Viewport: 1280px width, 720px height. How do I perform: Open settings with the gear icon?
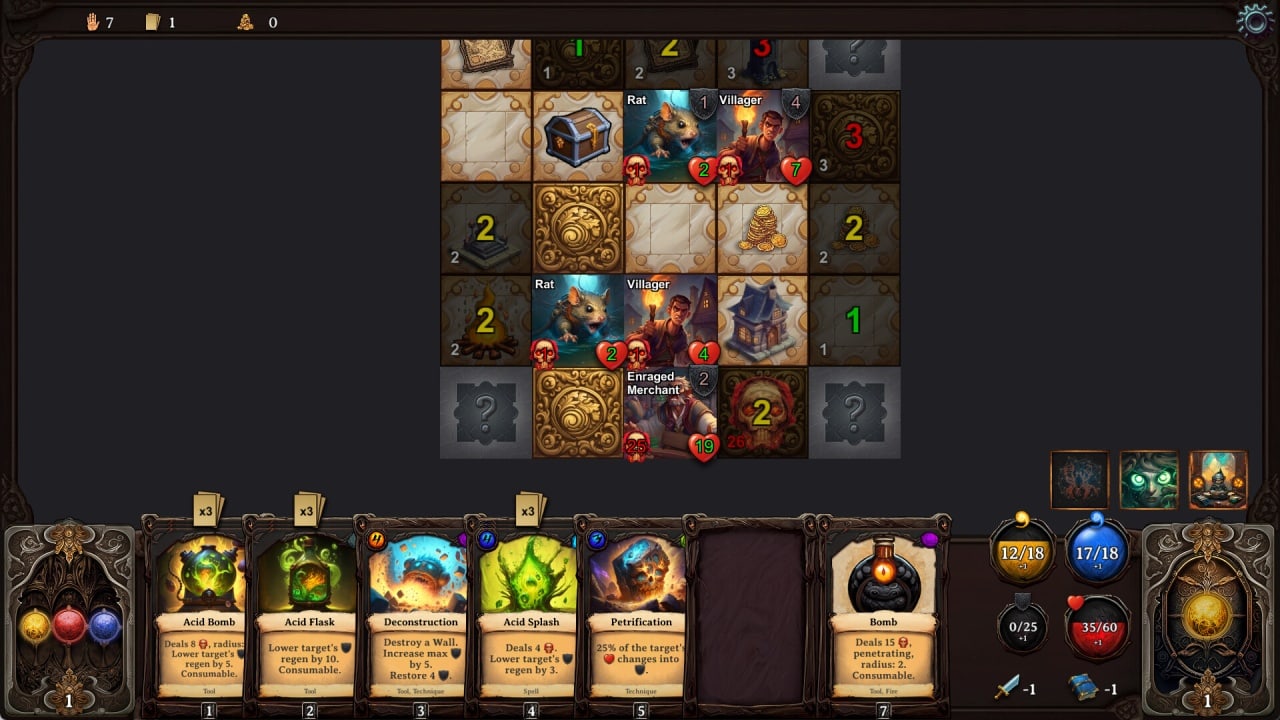[1255, 20]
